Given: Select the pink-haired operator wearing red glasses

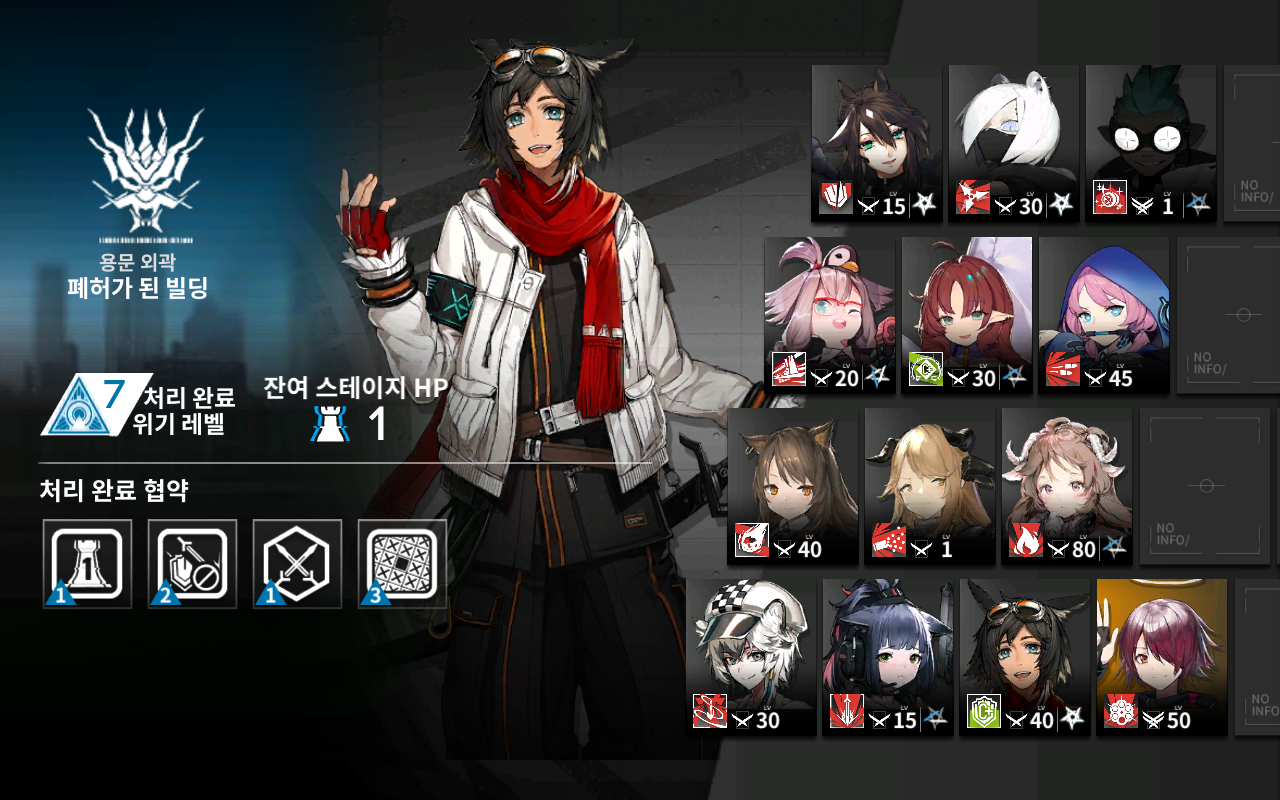Looking at the screenshot, I should [829, 314].
